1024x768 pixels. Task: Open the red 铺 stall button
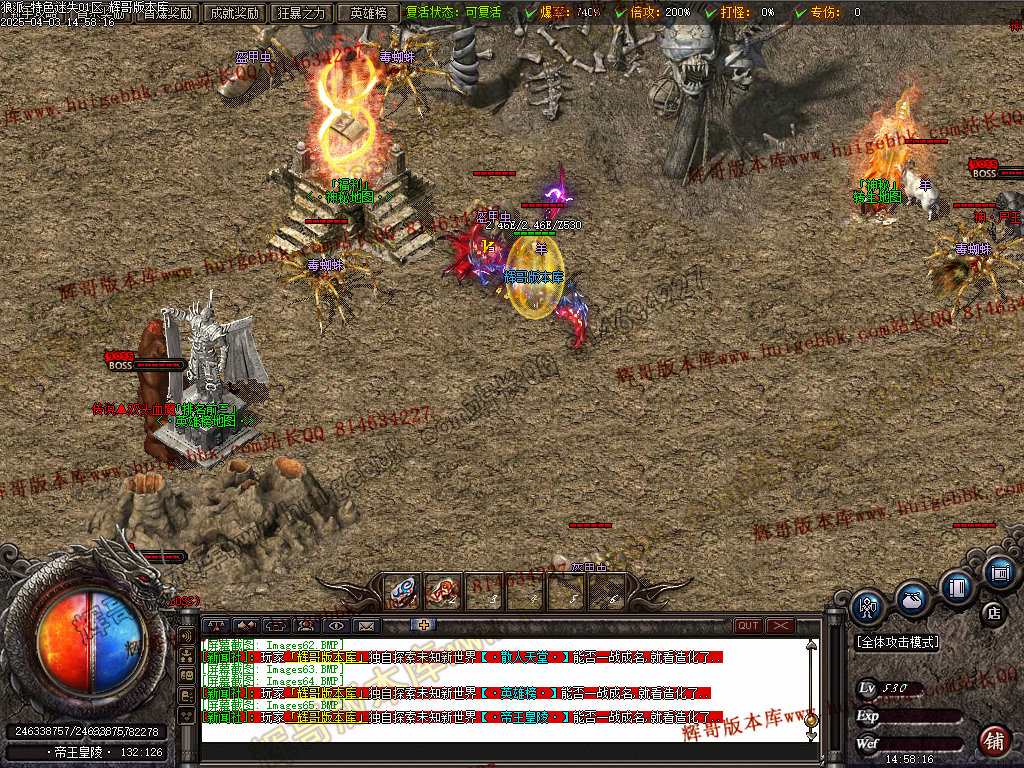[994, 741]
